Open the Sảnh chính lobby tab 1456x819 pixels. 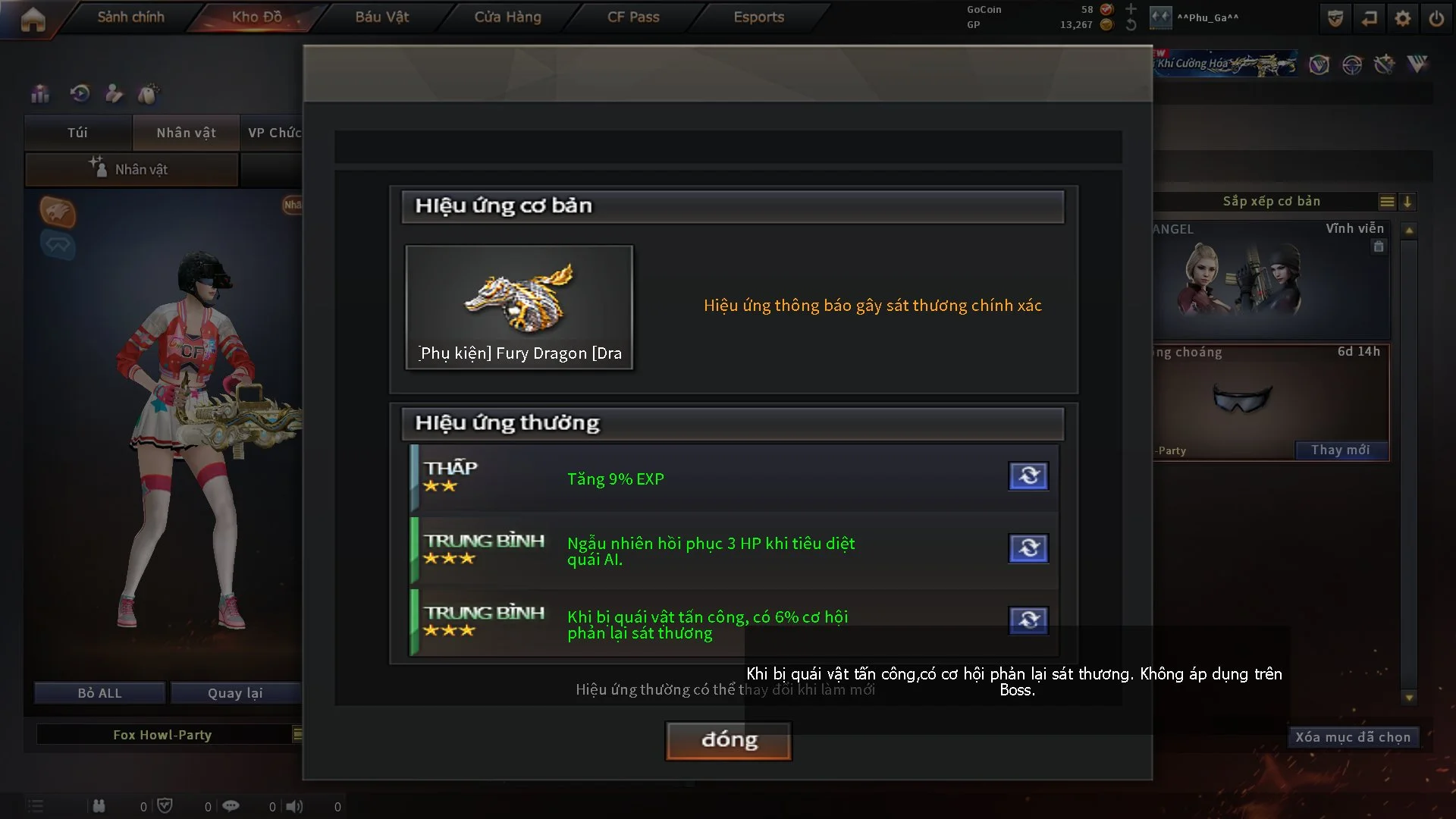tap(130, 17)
